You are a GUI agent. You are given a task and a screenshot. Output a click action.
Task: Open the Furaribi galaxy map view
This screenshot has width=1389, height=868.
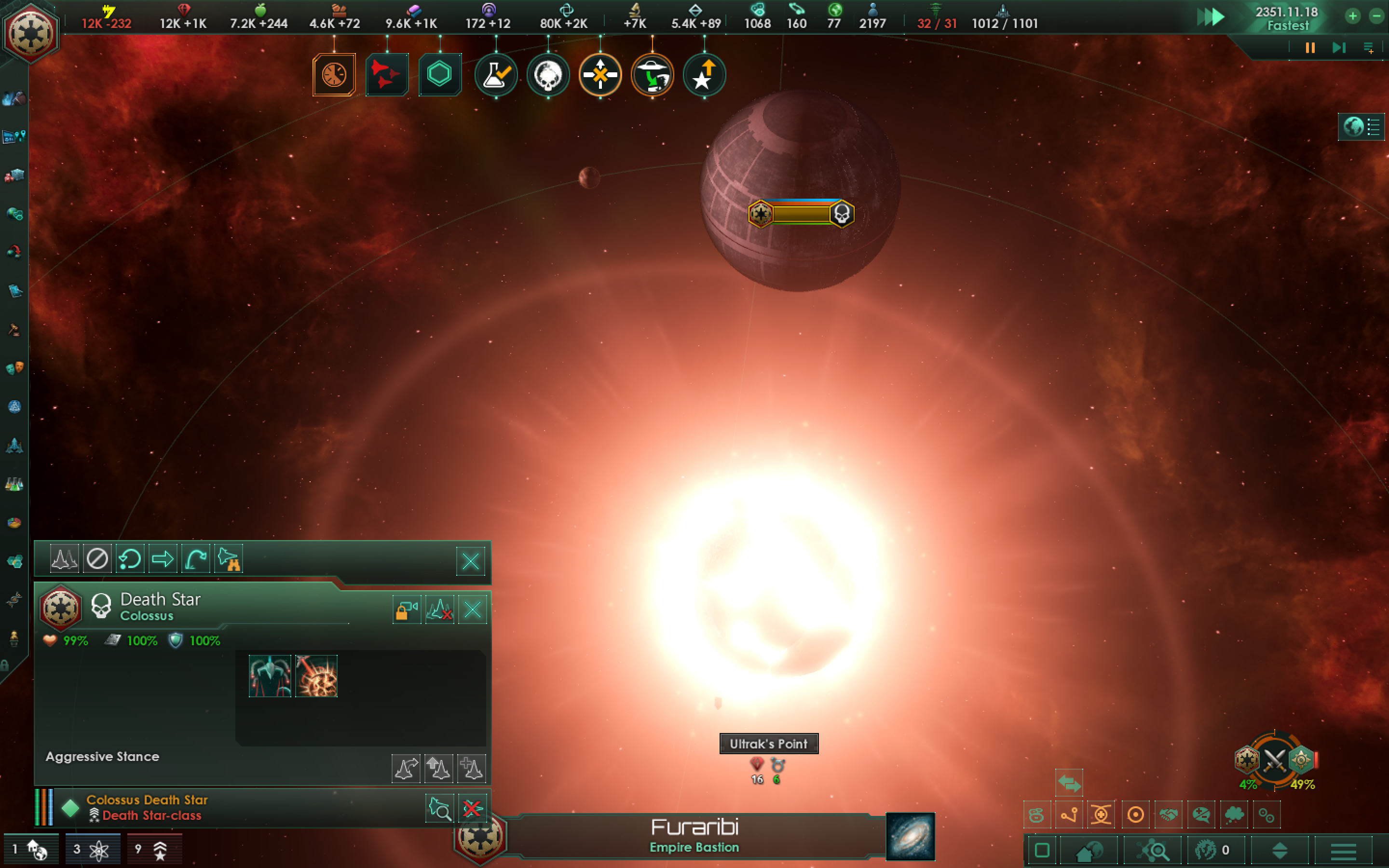910,836
